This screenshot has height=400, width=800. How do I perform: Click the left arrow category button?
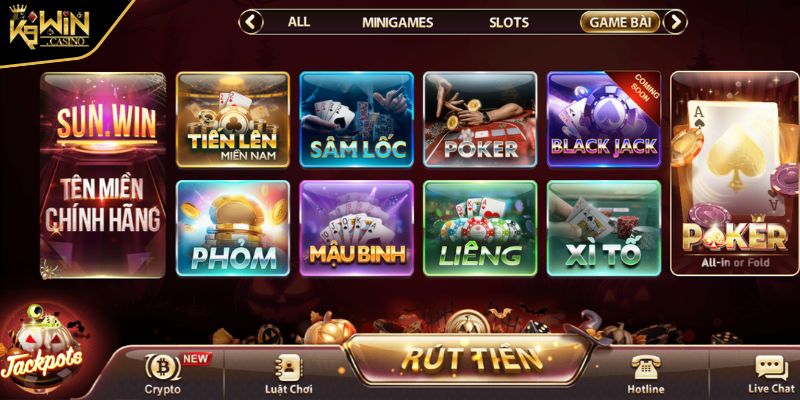(252, 21)
